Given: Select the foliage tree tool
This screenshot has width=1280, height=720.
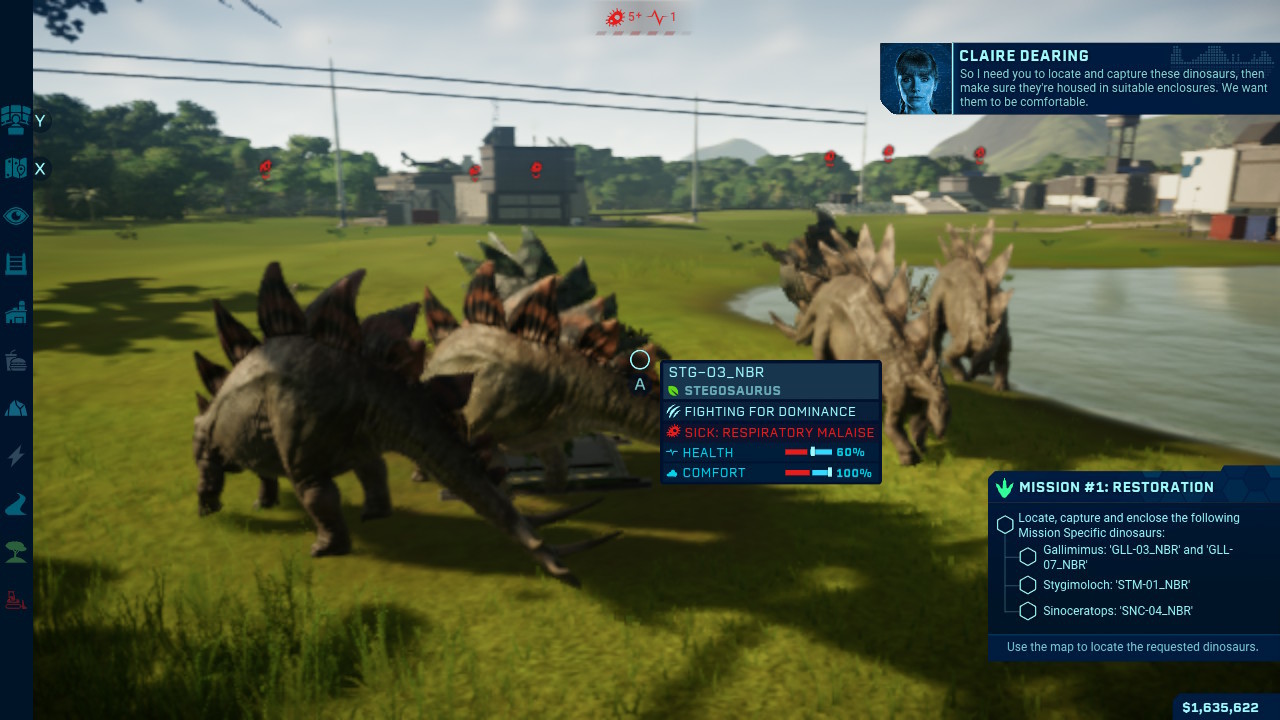Looking at the screenshot, I should (x=15, y=552).
